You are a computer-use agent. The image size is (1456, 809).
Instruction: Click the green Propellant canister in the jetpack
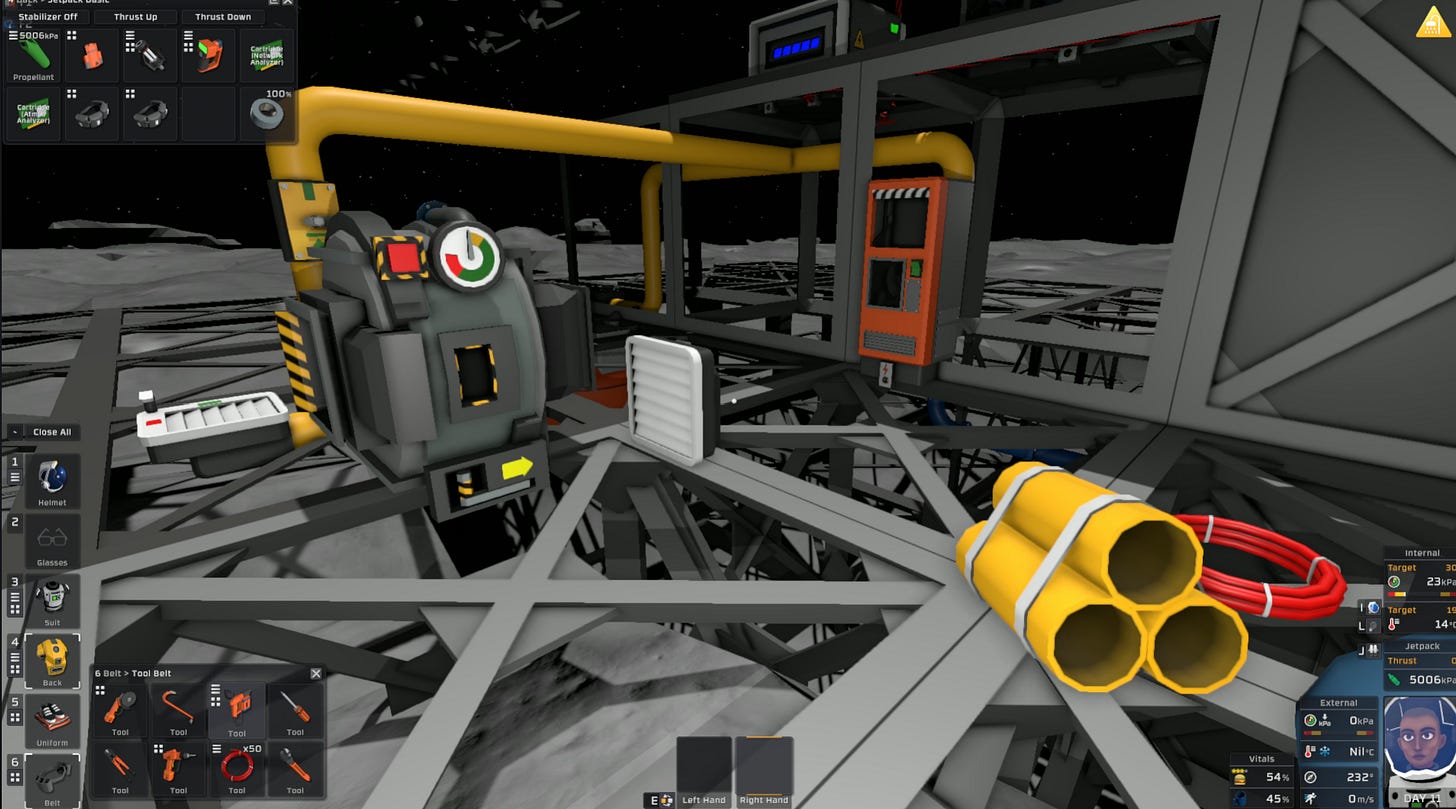33,58
